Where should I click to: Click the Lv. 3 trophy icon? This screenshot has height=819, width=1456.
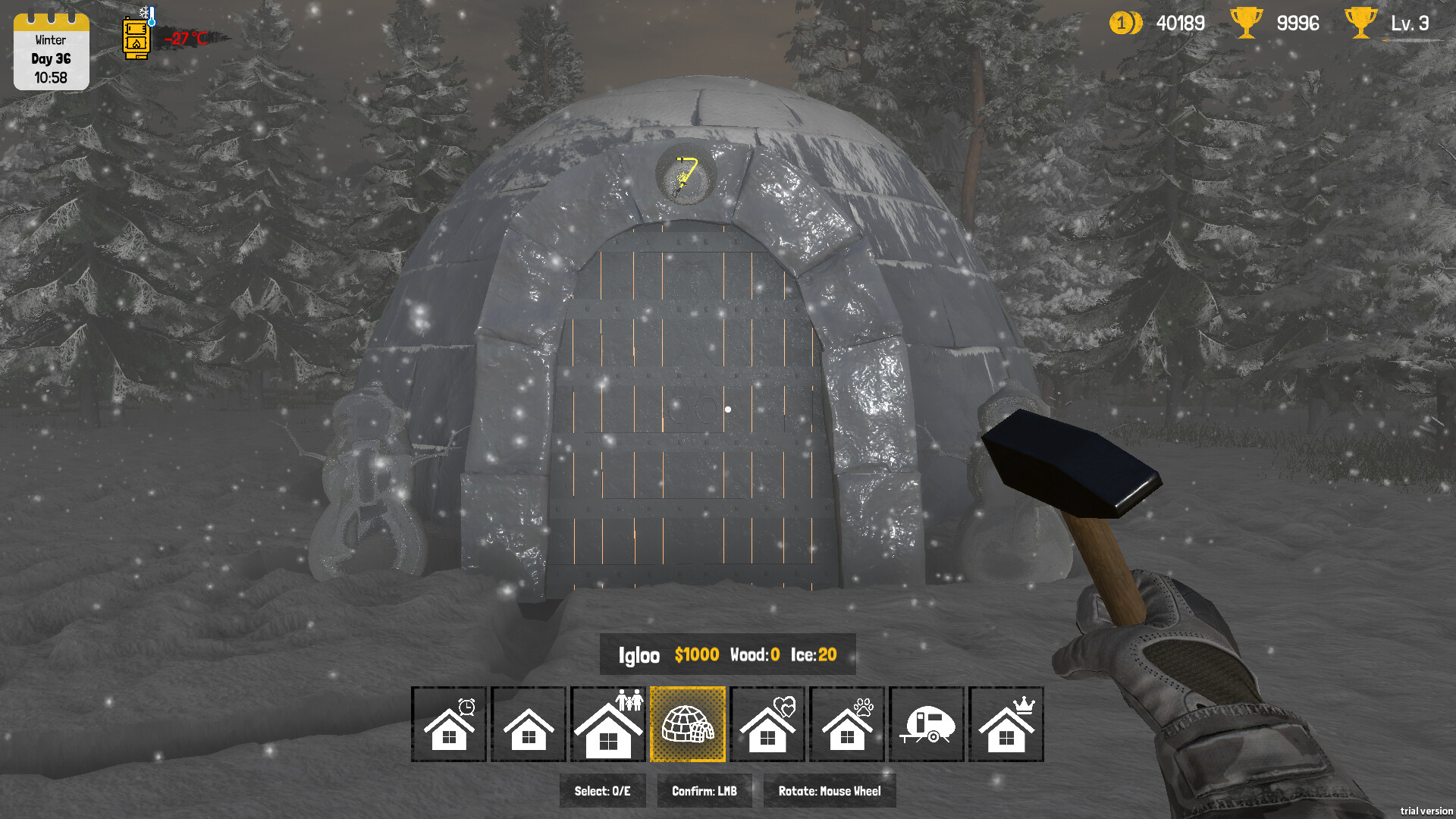(x=1361, y=23)
